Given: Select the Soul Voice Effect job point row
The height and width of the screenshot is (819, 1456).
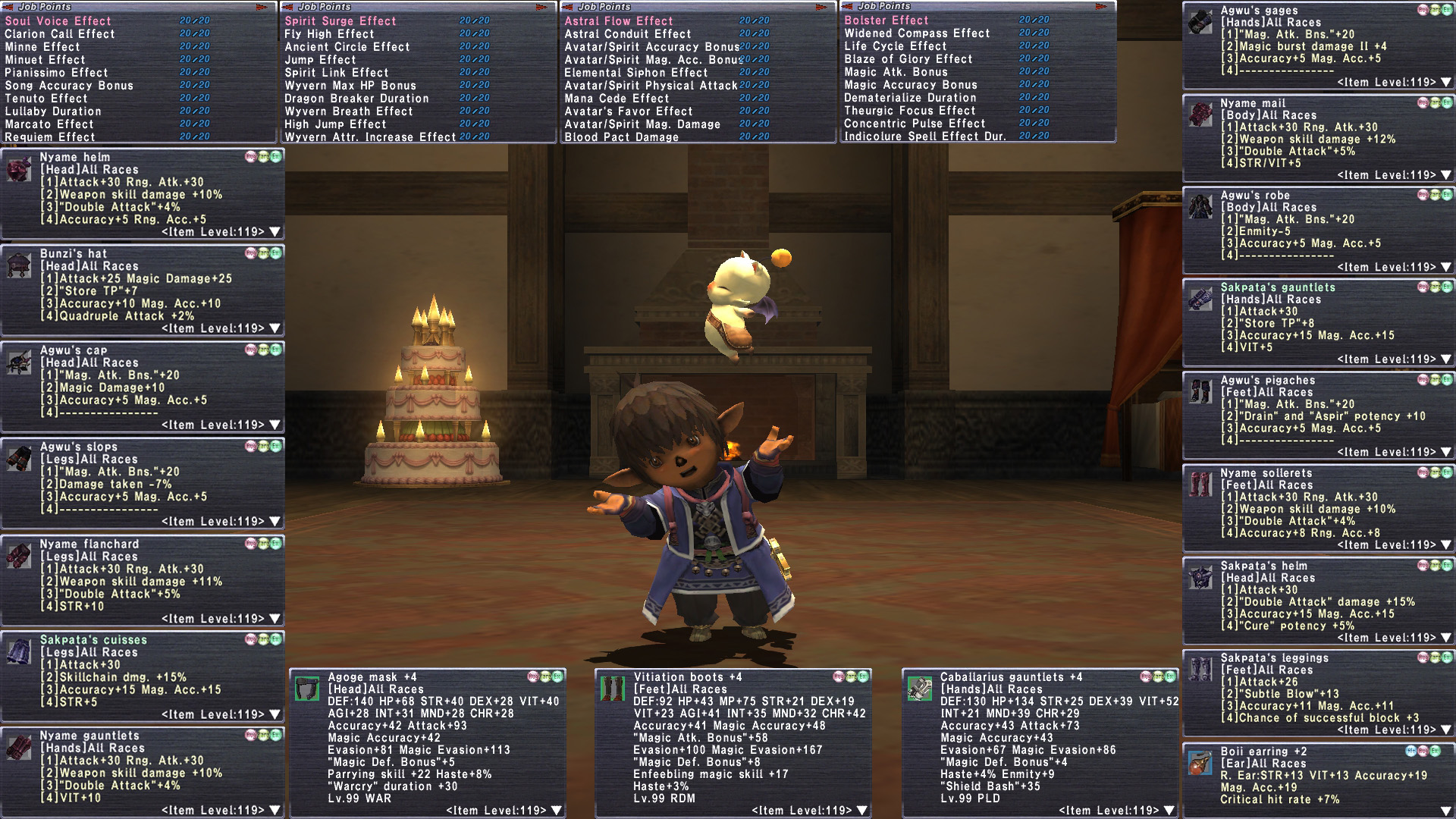Looking at the screenshot, I should pos(58,21).
